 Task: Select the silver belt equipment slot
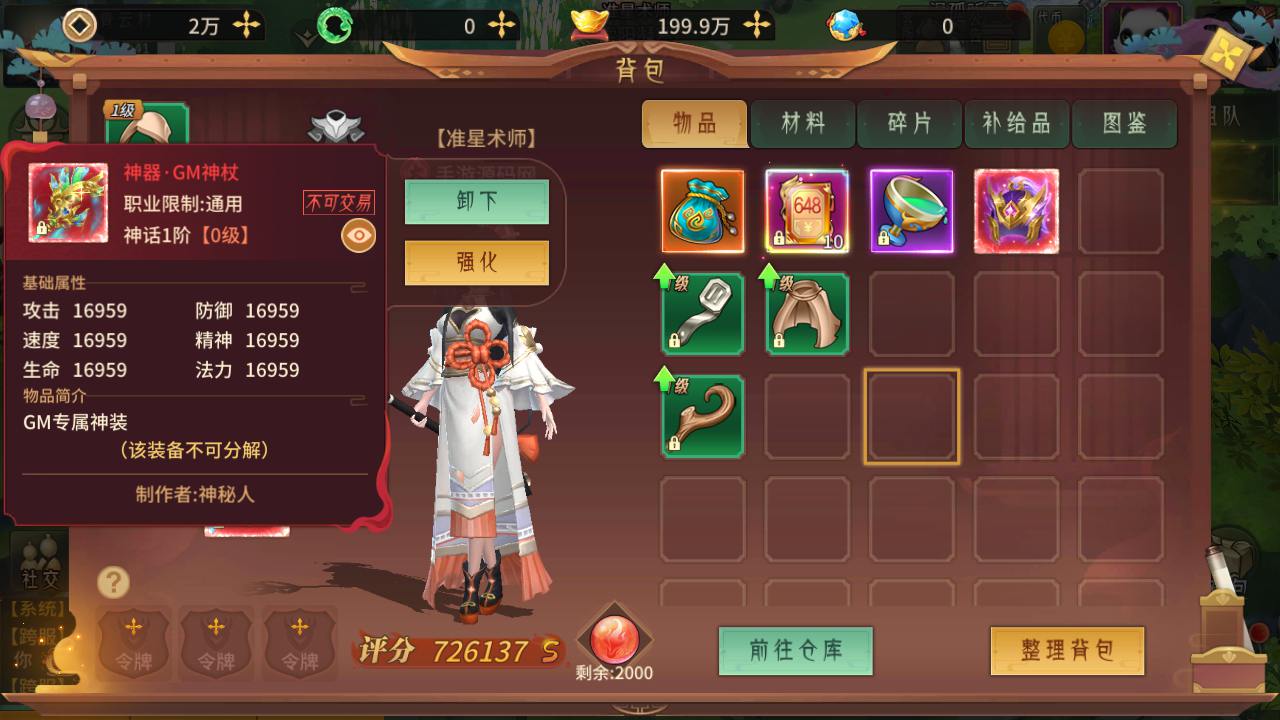coord(702,314)
